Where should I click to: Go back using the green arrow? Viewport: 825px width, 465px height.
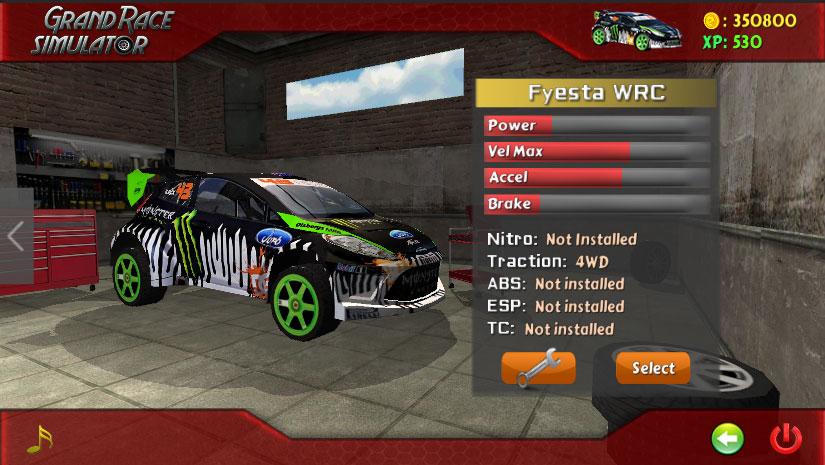coord(726,438)
